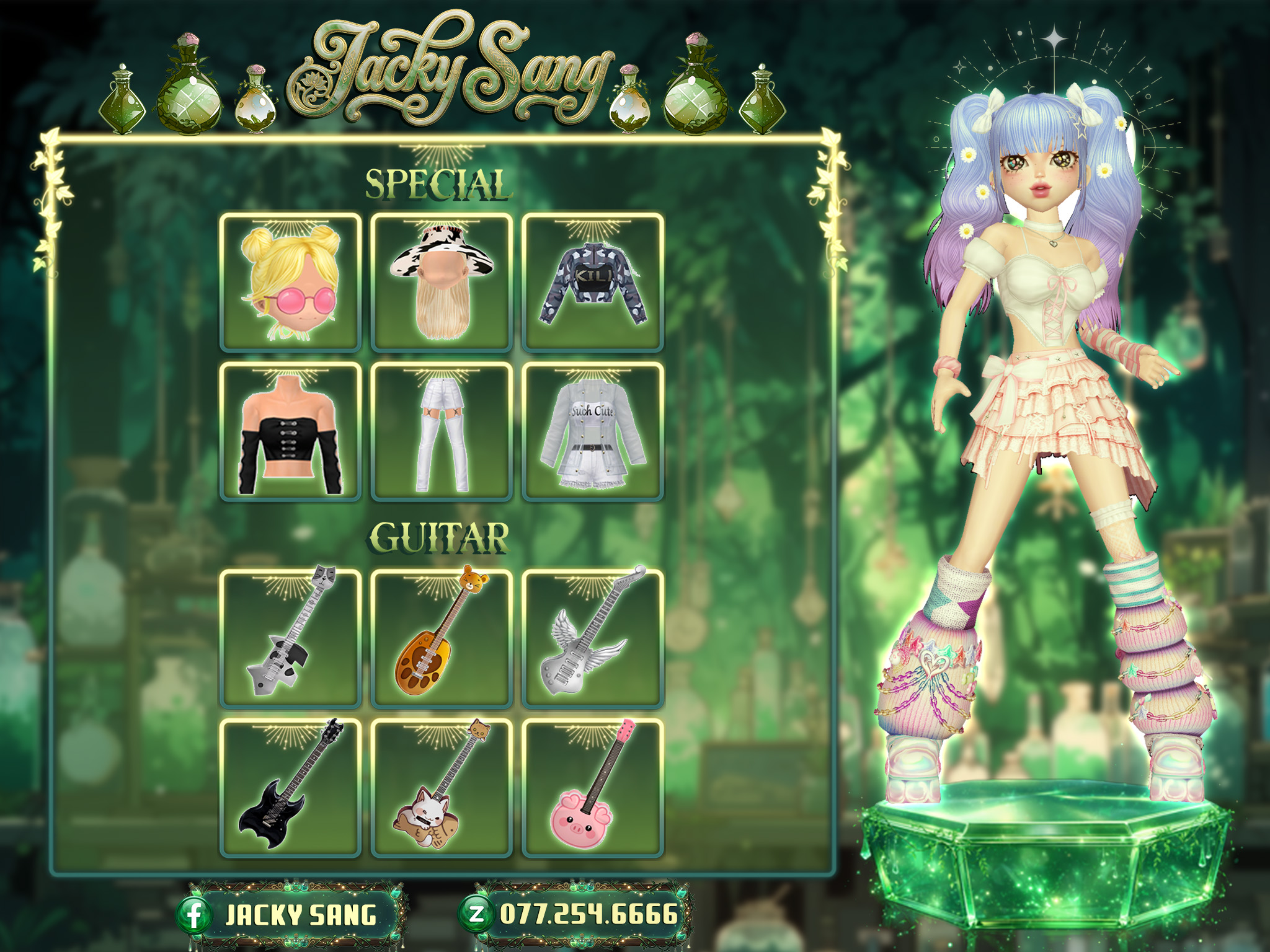Select the black pointed electric guitar
The image size is (1270, 952).
[x=291, y=788]
